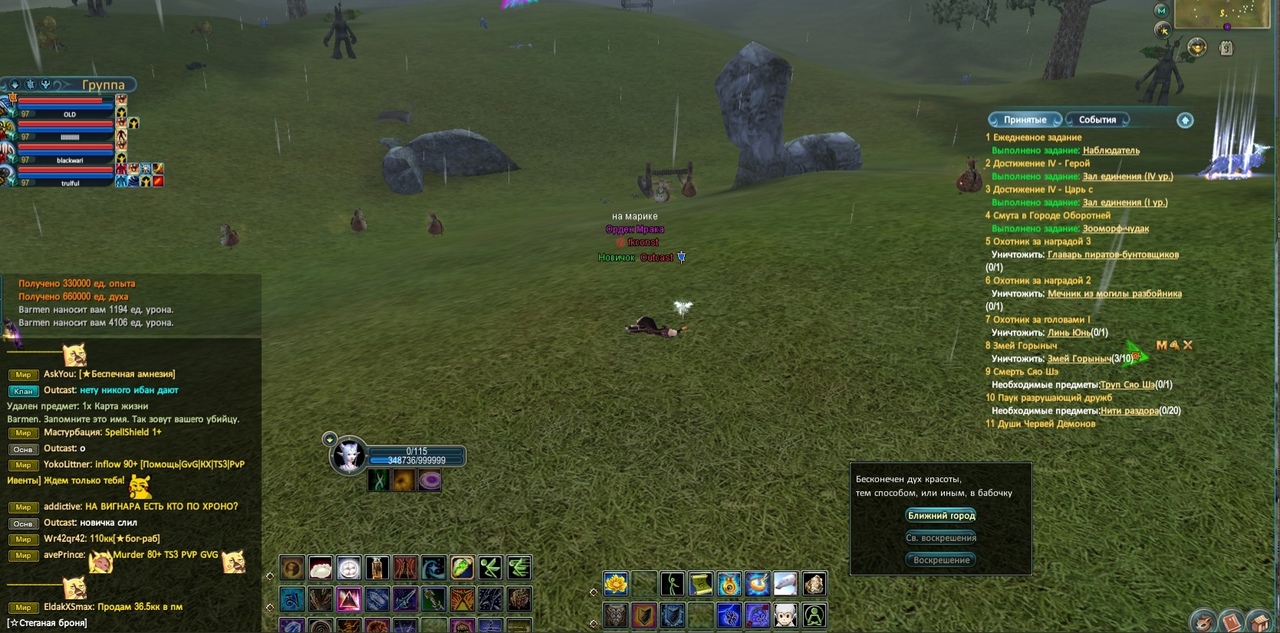1280x633 pixels.
Task: Follow the Наблюдатель quest link
Action: click(1110, 151)
